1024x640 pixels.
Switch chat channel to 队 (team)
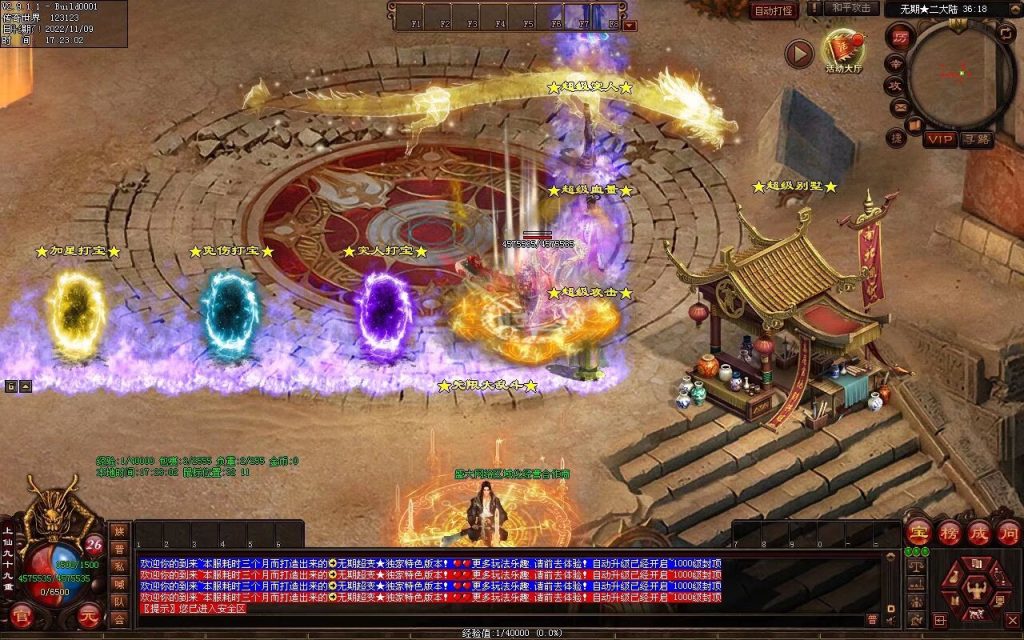pyautogui.click(x=119, y=602)
